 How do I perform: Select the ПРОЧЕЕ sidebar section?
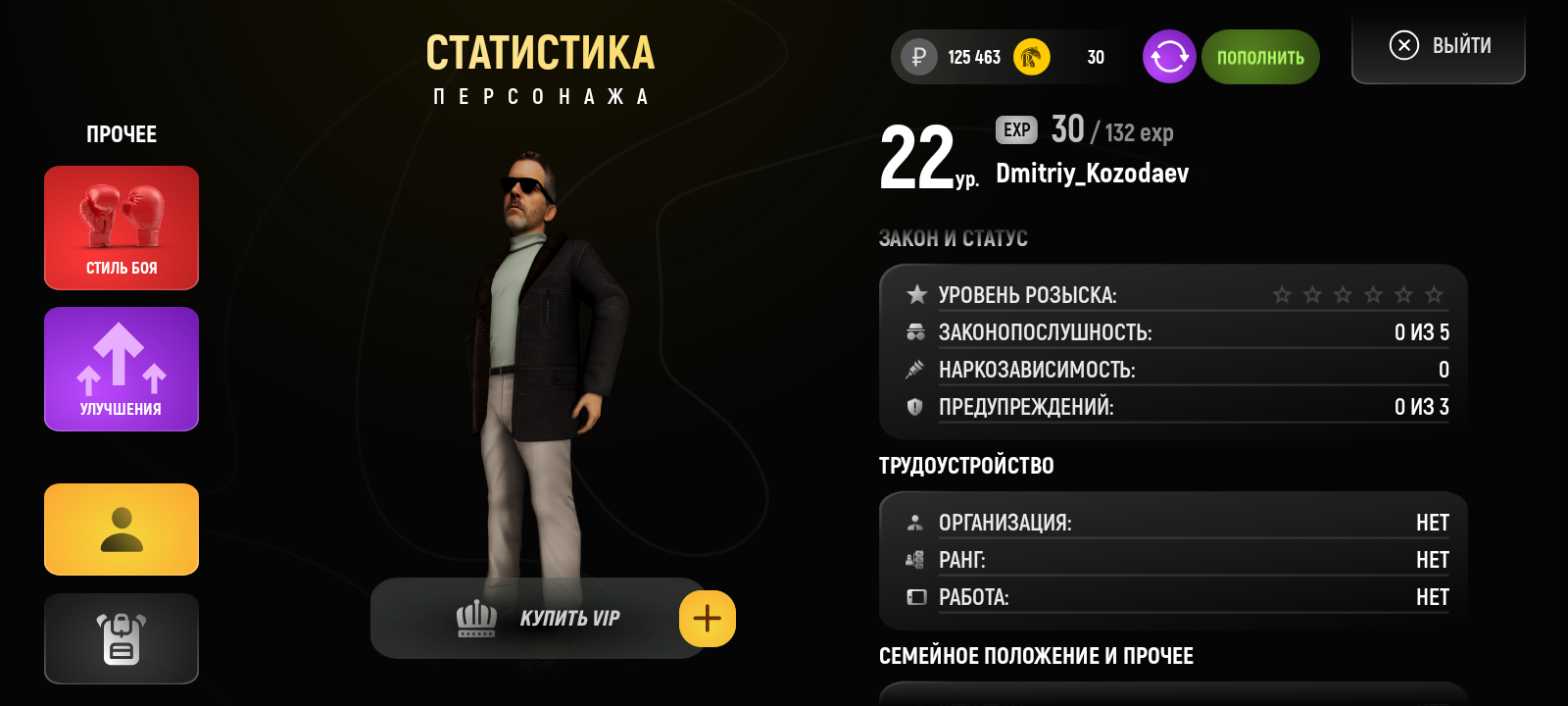click(x=121, y=134)
